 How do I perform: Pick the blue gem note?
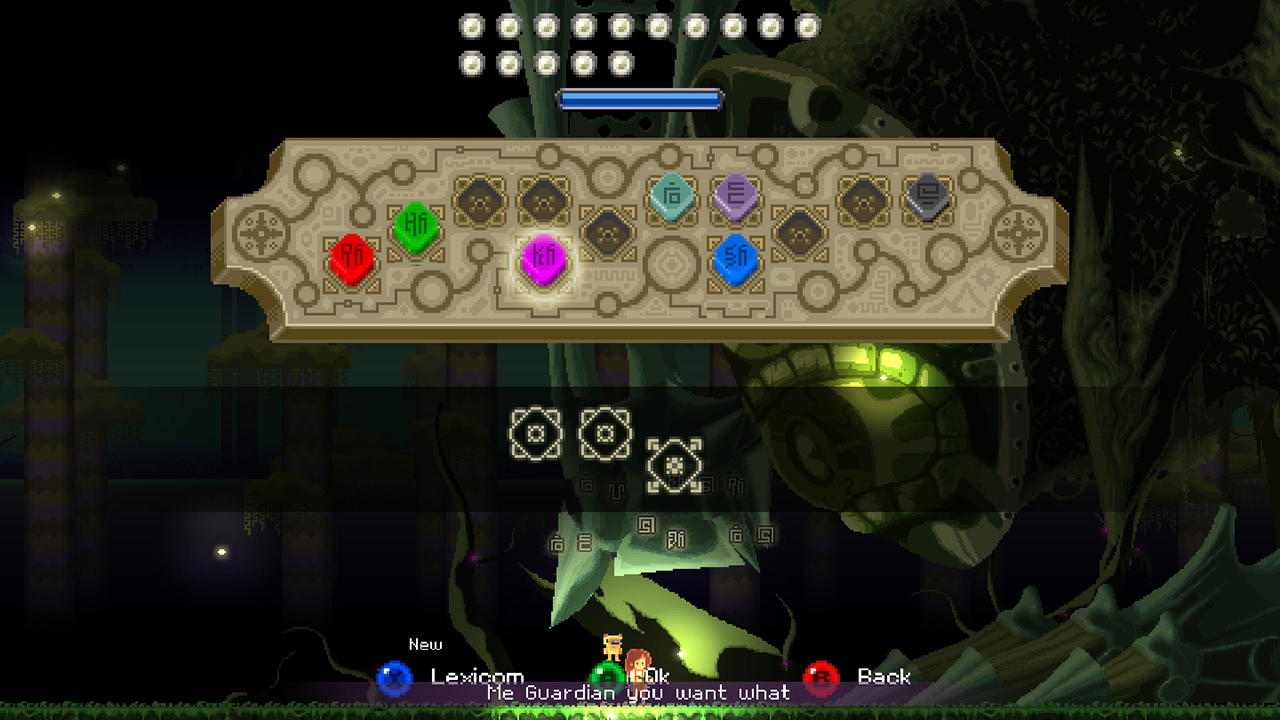point(735,258)
